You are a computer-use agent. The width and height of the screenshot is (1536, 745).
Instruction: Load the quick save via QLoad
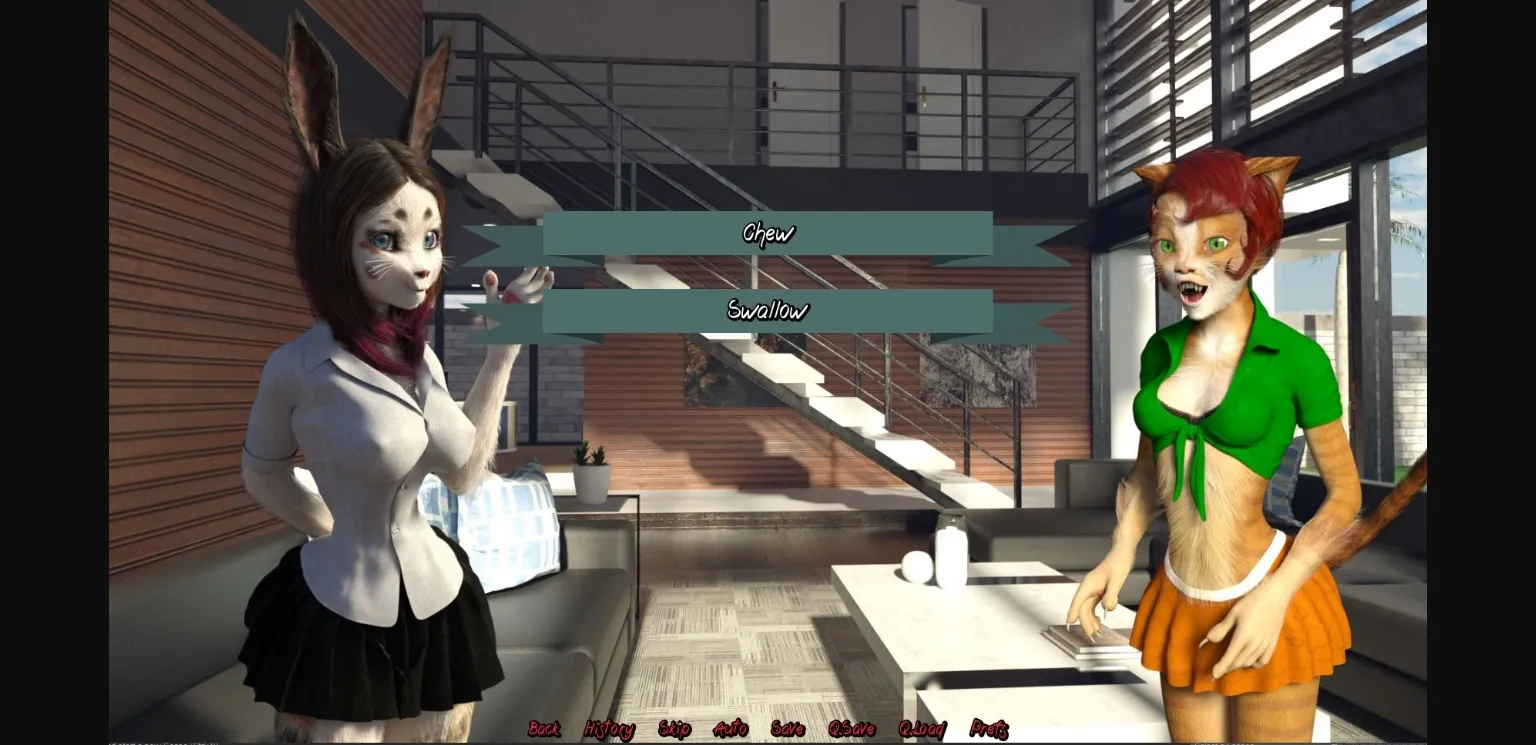921,730
